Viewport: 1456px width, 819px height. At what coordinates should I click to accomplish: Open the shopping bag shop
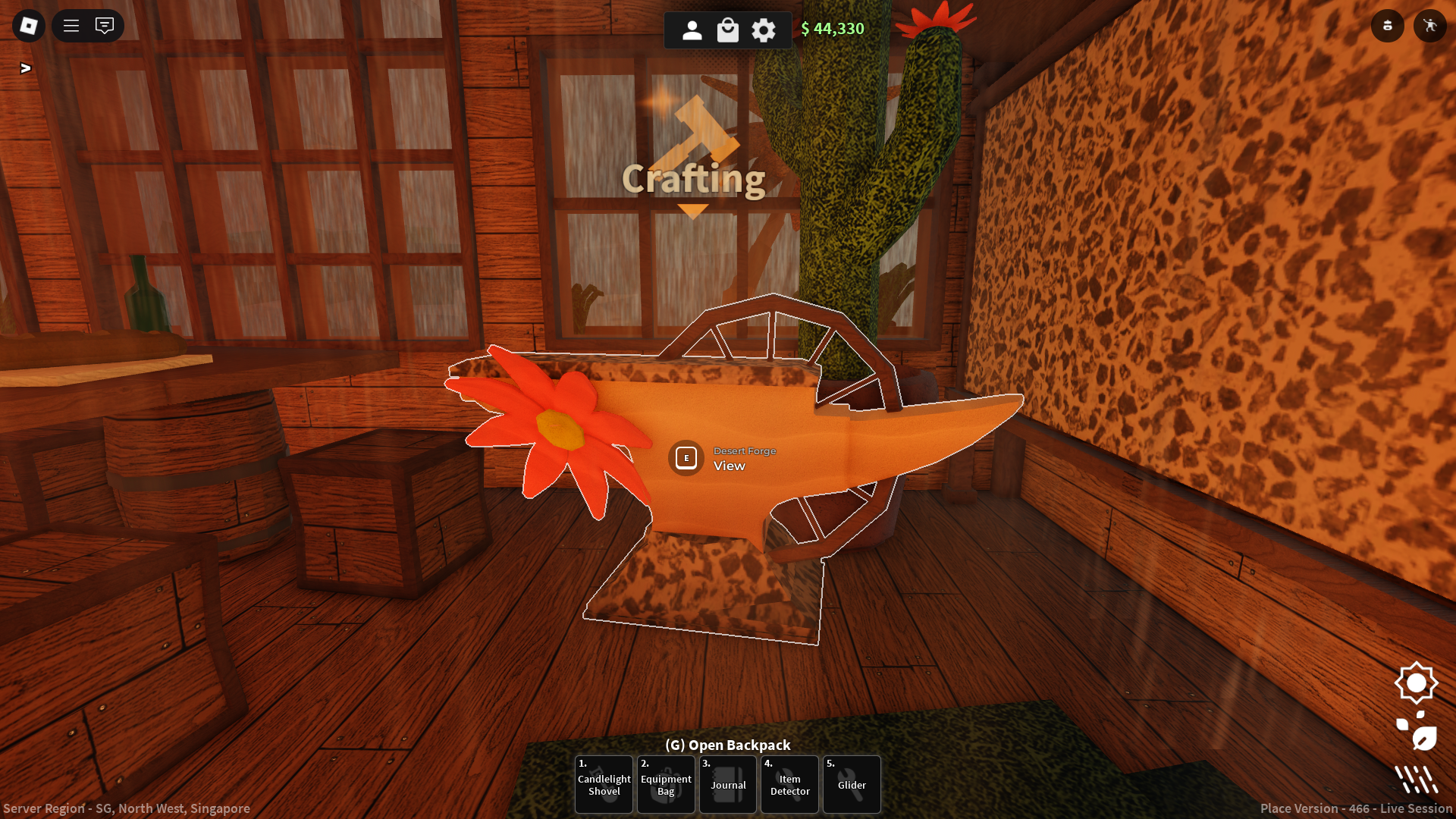tap(728, 30)
